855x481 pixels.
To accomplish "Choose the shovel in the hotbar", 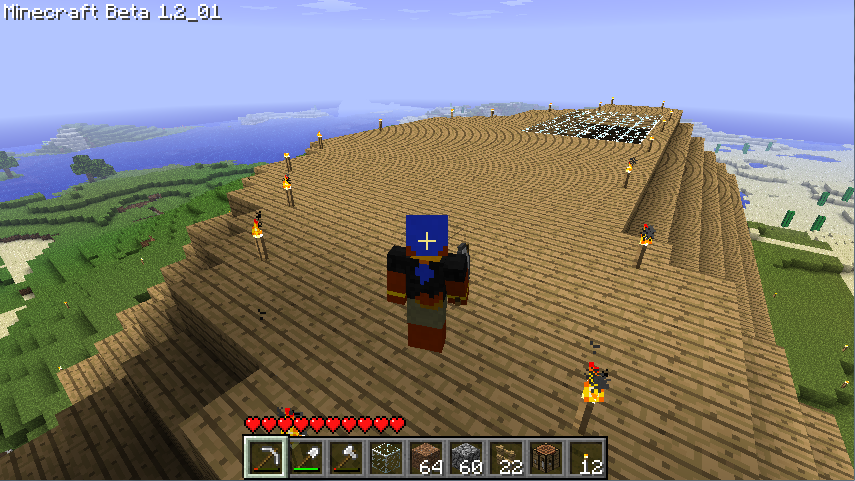I will [x=305, y=458].
